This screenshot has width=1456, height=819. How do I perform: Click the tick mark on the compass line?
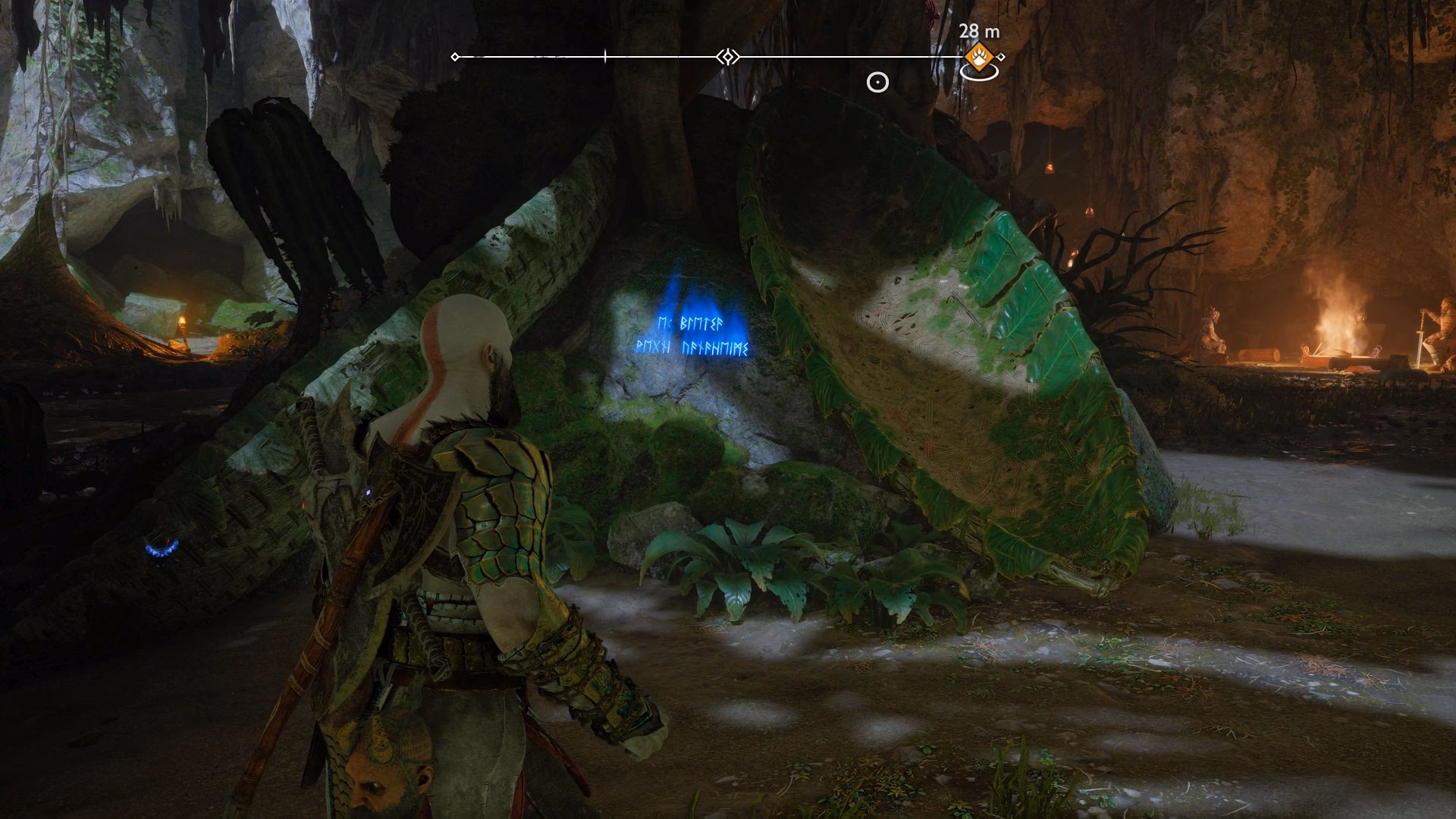(x=605, y=55)
